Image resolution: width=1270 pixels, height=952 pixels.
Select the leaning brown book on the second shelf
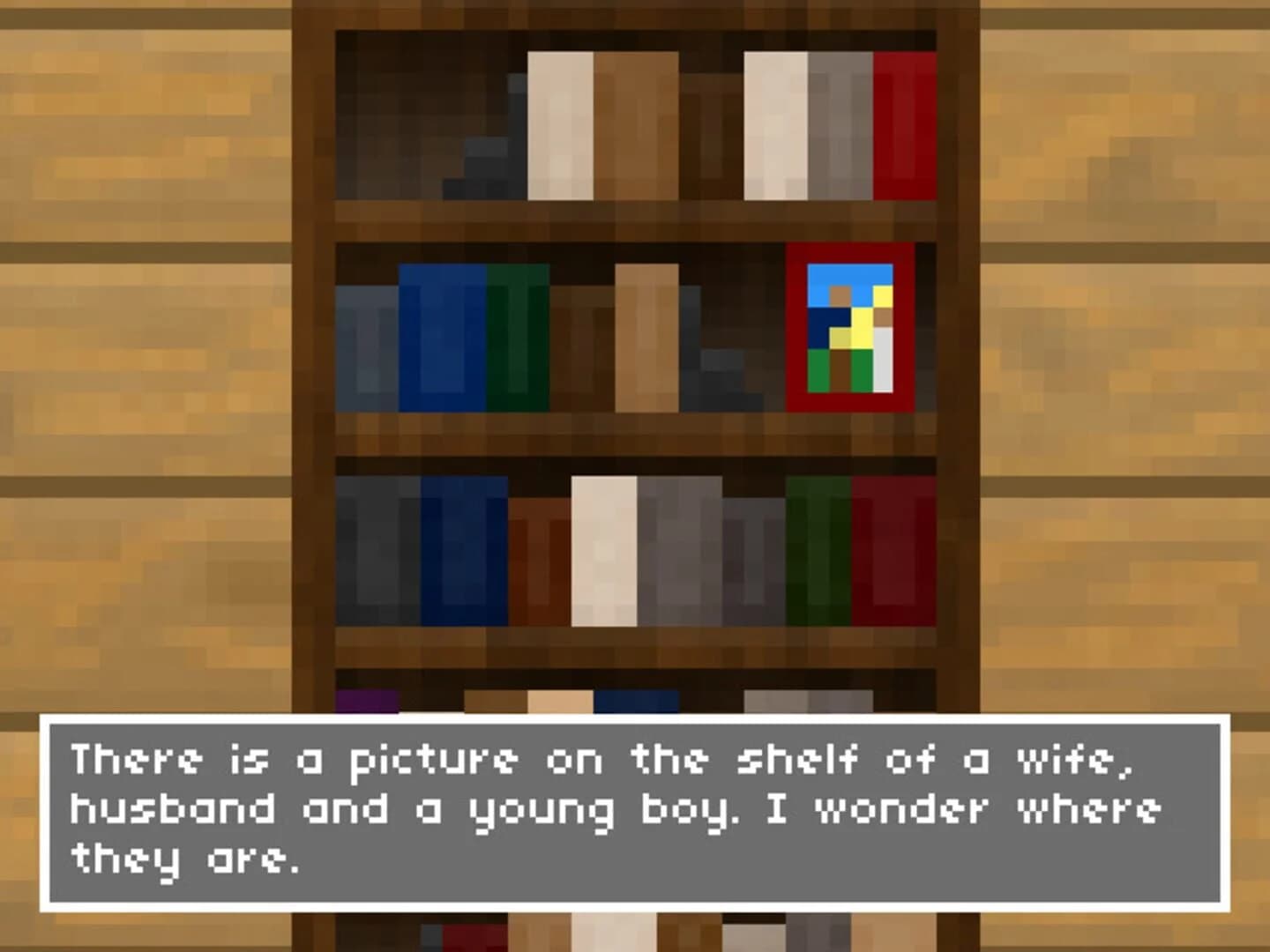click(644, 335)
